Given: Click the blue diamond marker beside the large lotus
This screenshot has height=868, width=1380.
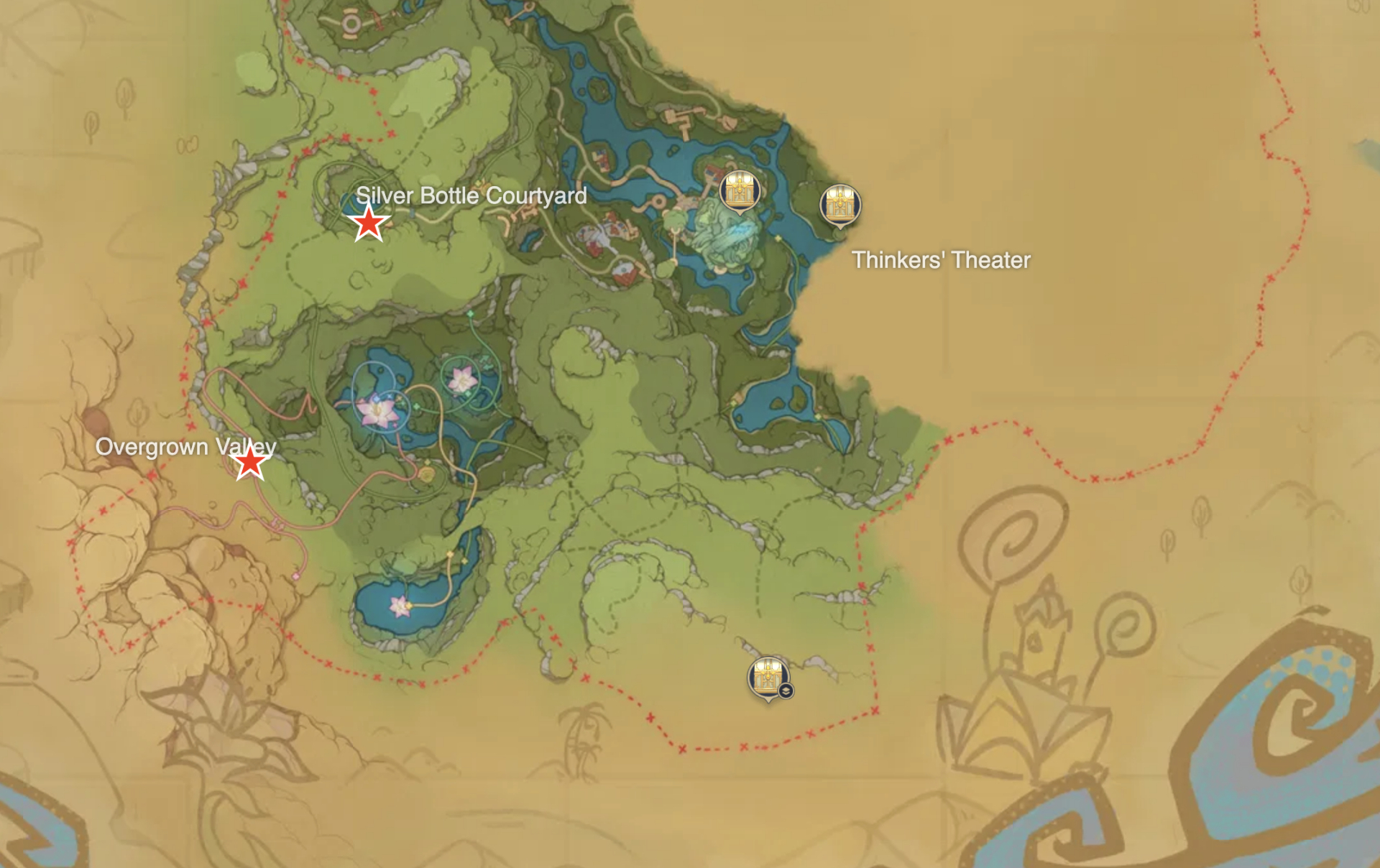Looking at the screenshot, I should click(375, 399).
